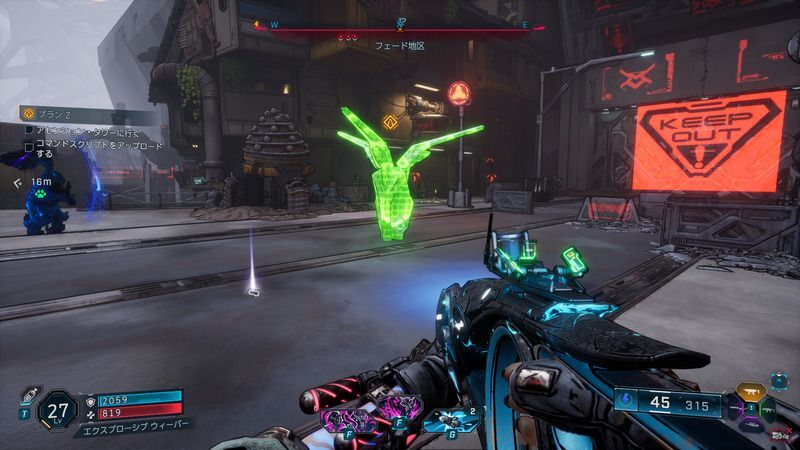Choose the gold top weapon slot
The image size is (800, 450).
pos(749,391)
